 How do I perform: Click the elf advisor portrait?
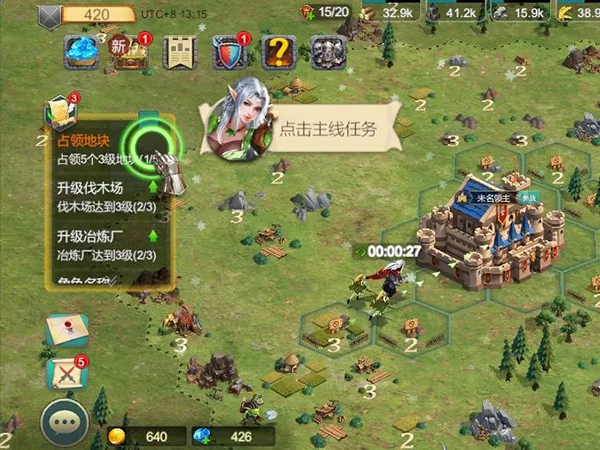pos(237,128)
